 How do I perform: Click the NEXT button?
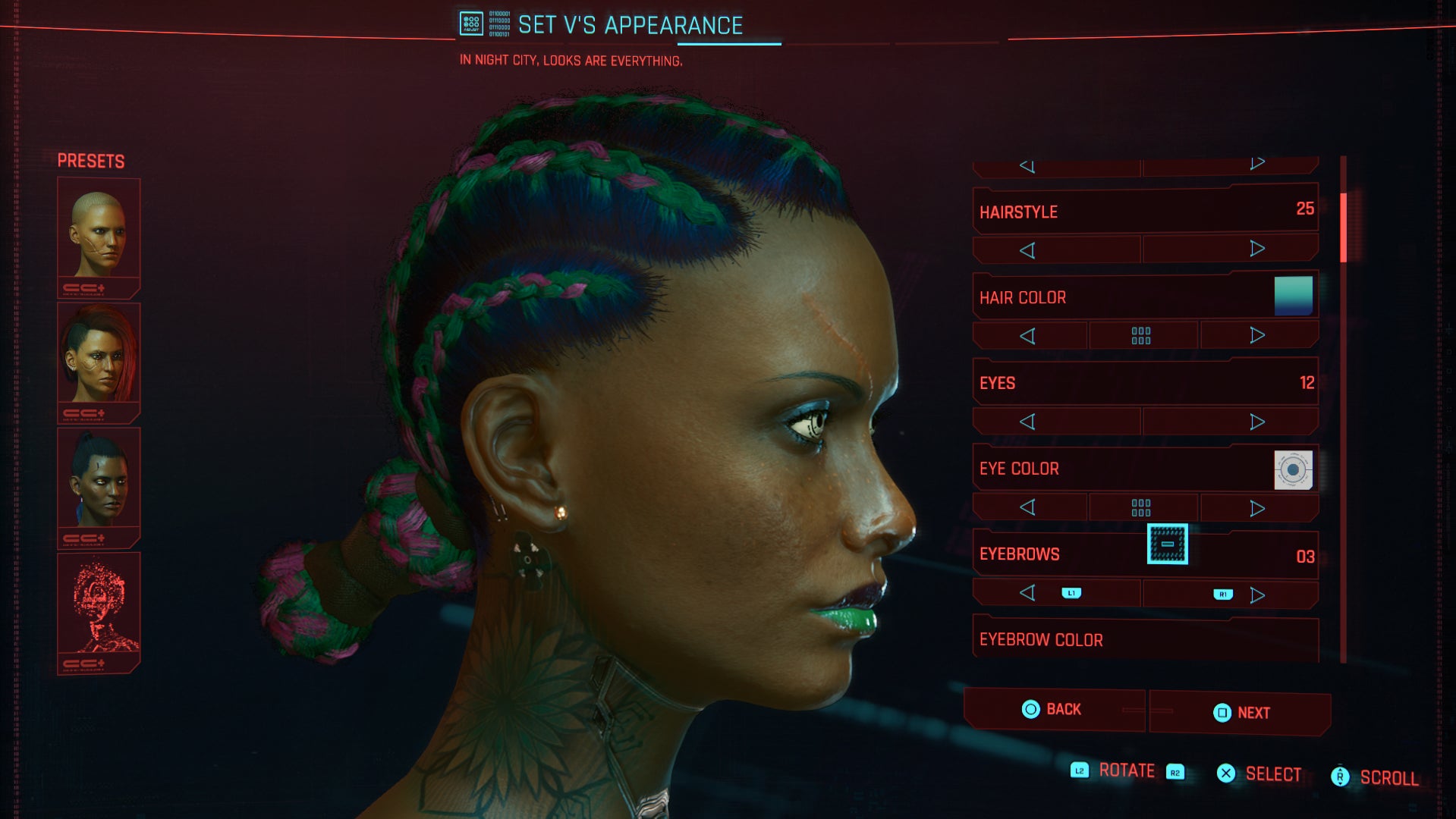1240,713
